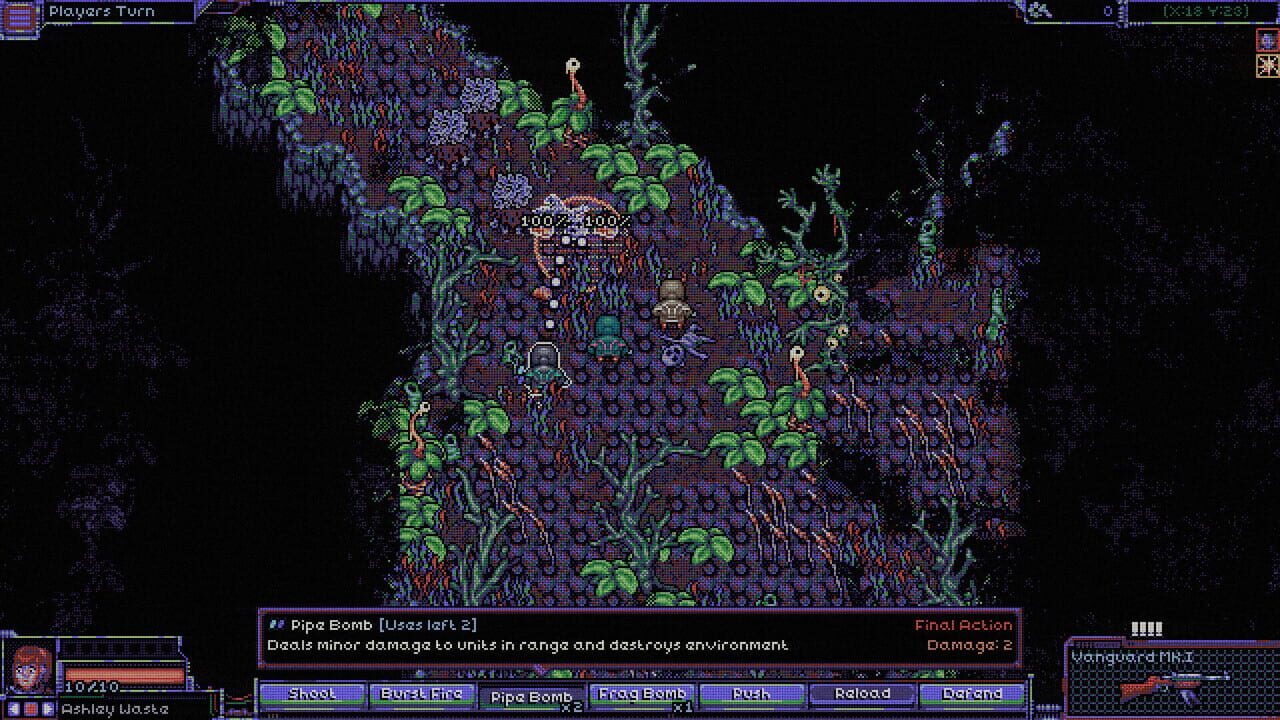Click the skull warning icon on the right edge
The width and height of the screenshot is (1280, 720).
(1265, 42)
